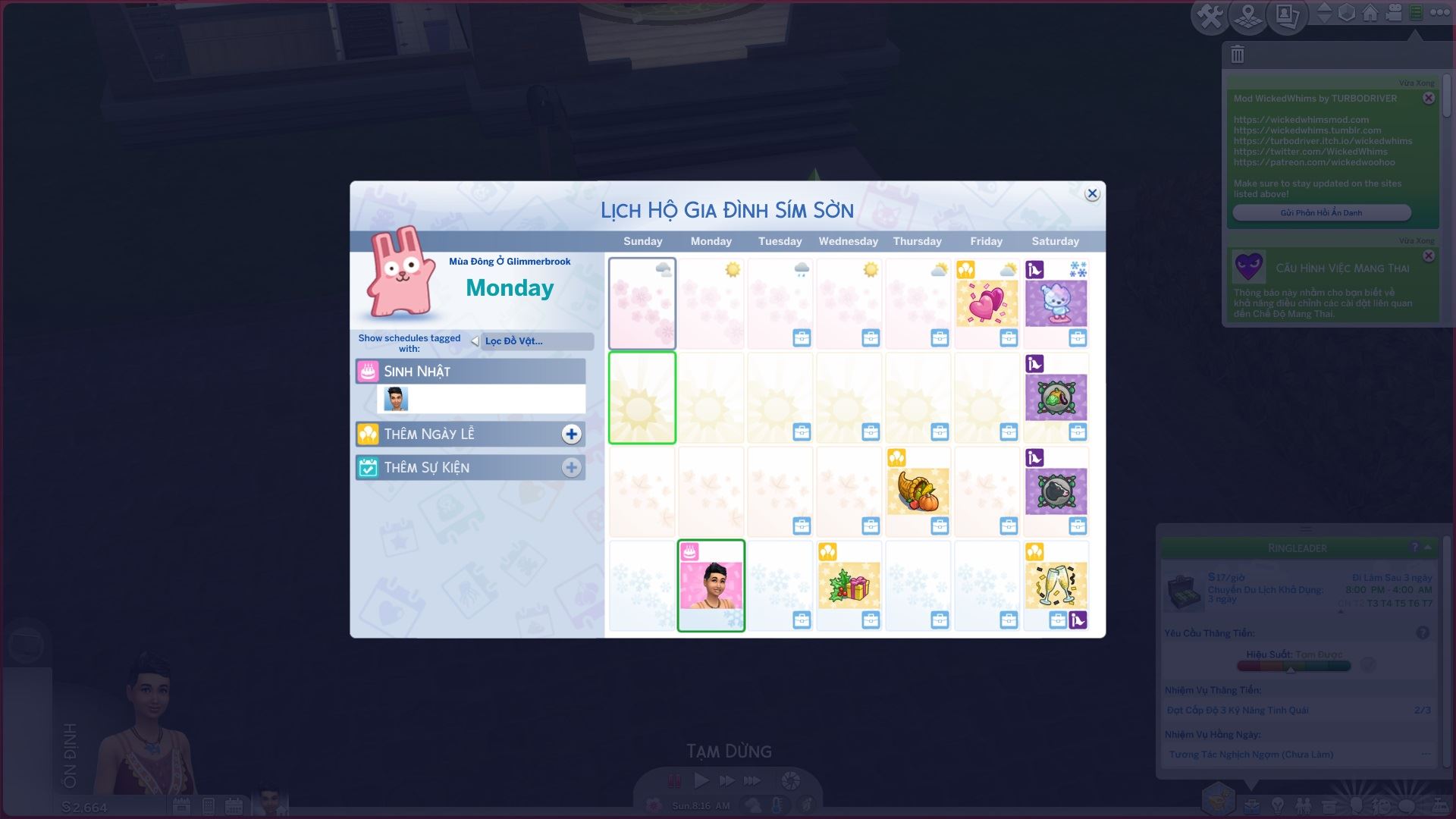Clear notifications with the trash can icon
The height and width of the screenshot is (819, 1456).
tap(1237, 54)
